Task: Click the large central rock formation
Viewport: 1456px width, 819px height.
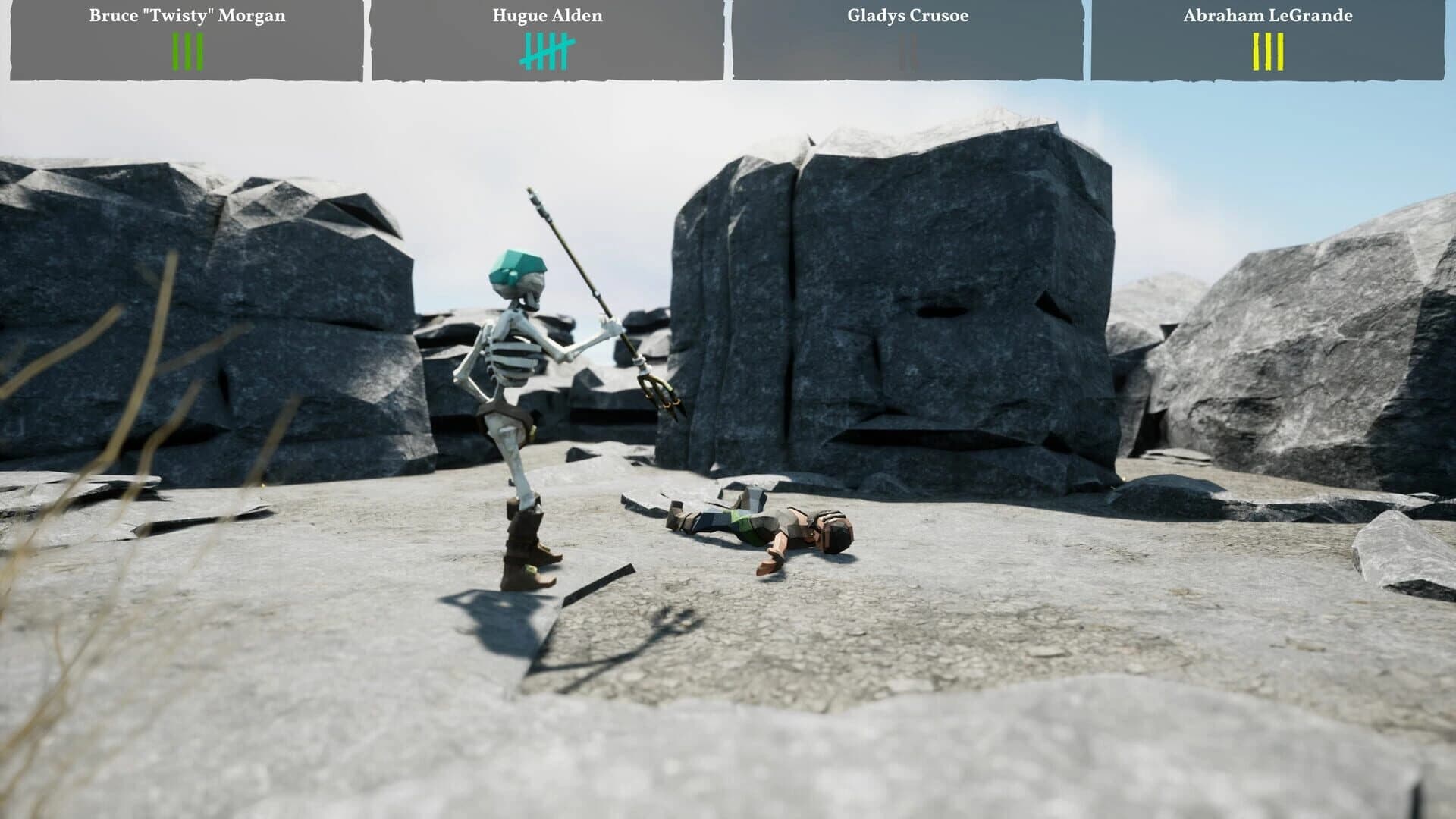Action: 895,303
